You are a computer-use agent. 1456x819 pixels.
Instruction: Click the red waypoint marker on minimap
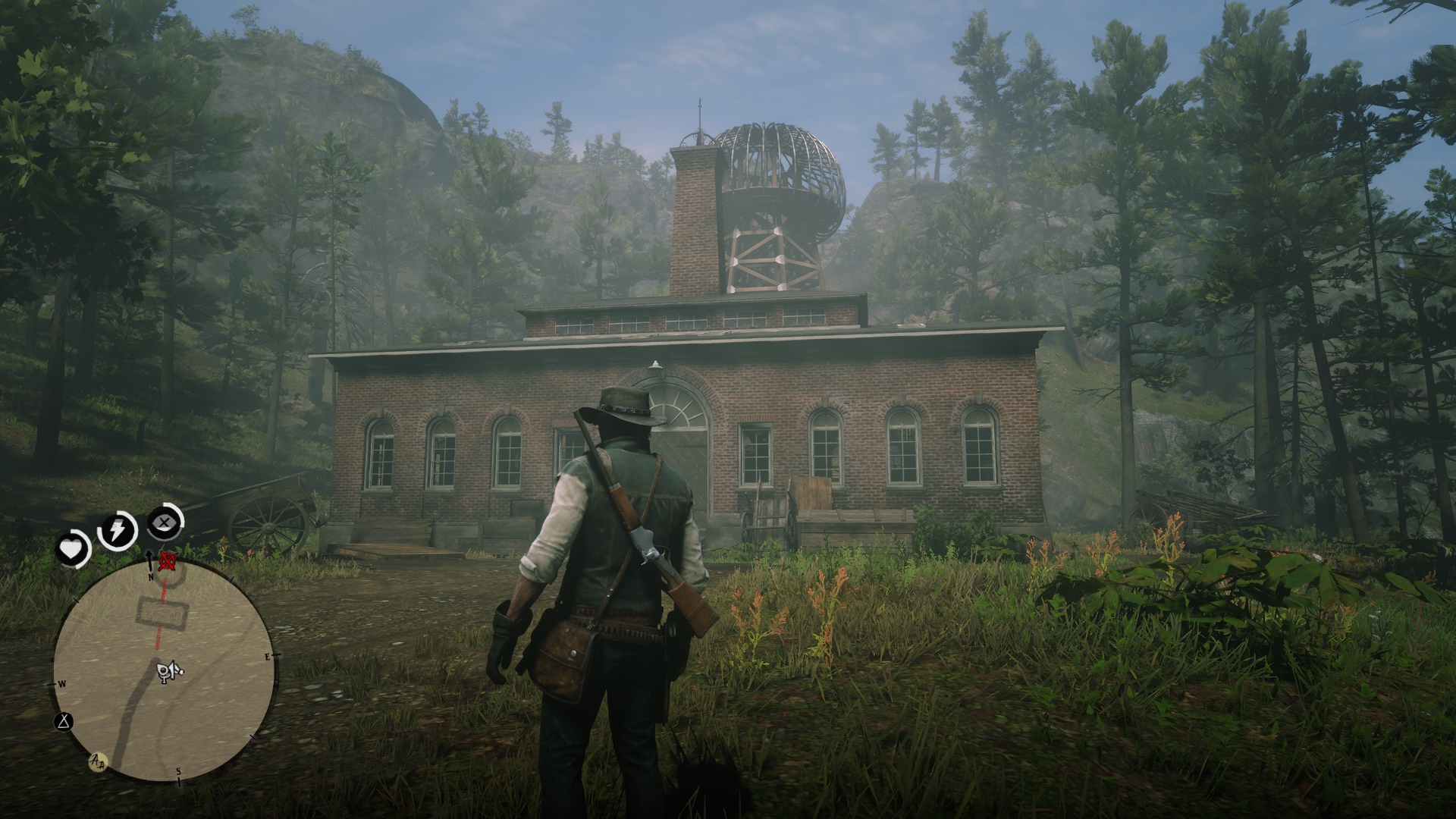[x=168, y=561]
